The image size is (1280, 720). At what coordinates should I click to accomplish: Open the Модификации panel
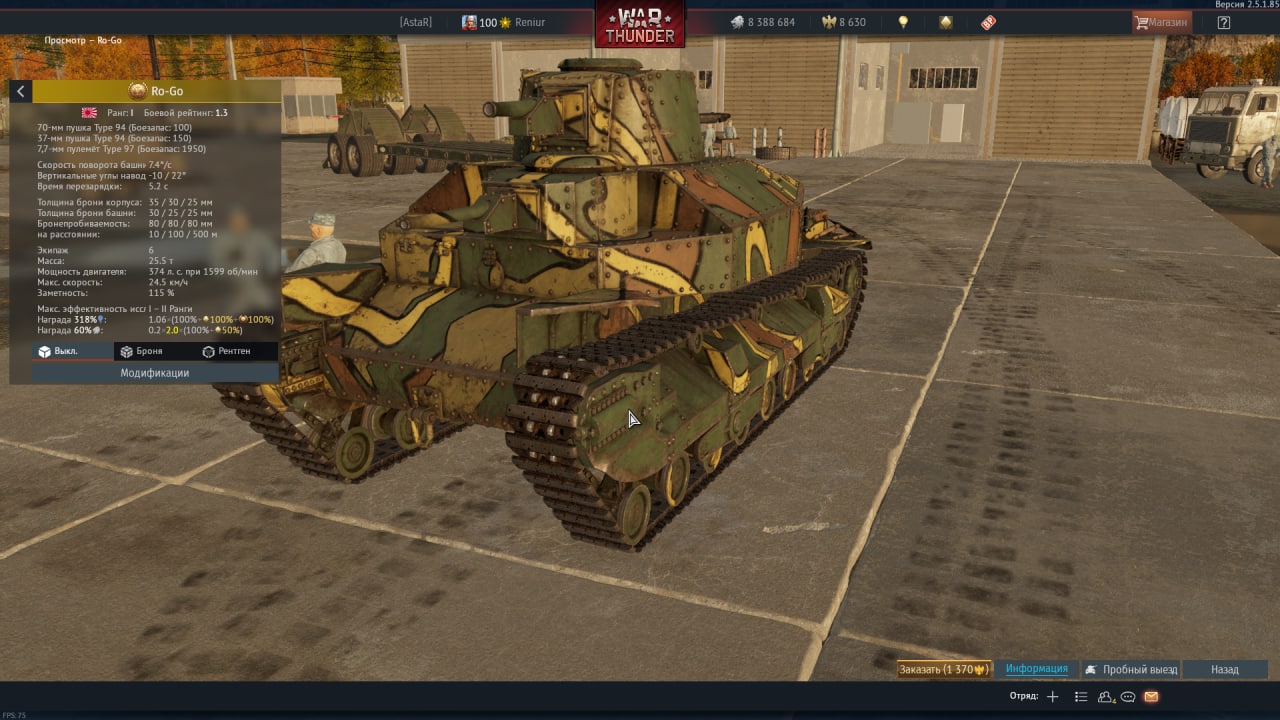click(x=155, y=373)
